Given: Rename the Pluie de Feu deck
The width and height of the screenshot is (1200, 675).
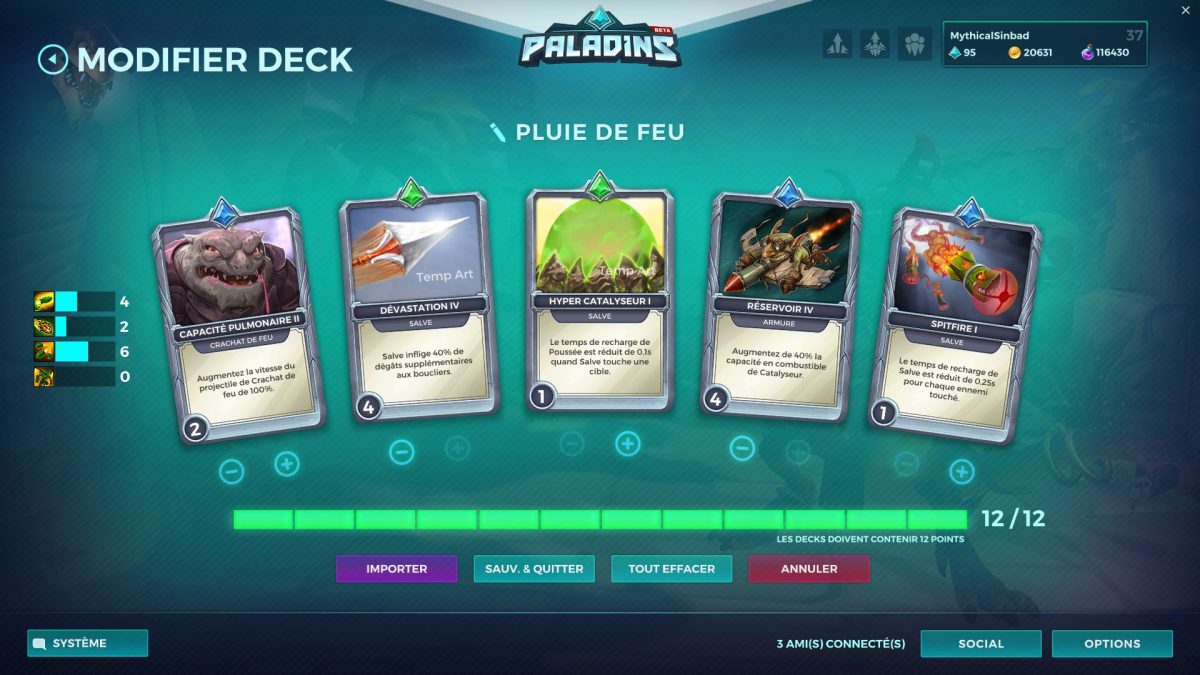Looking at the screenshot, I should 497,132.
